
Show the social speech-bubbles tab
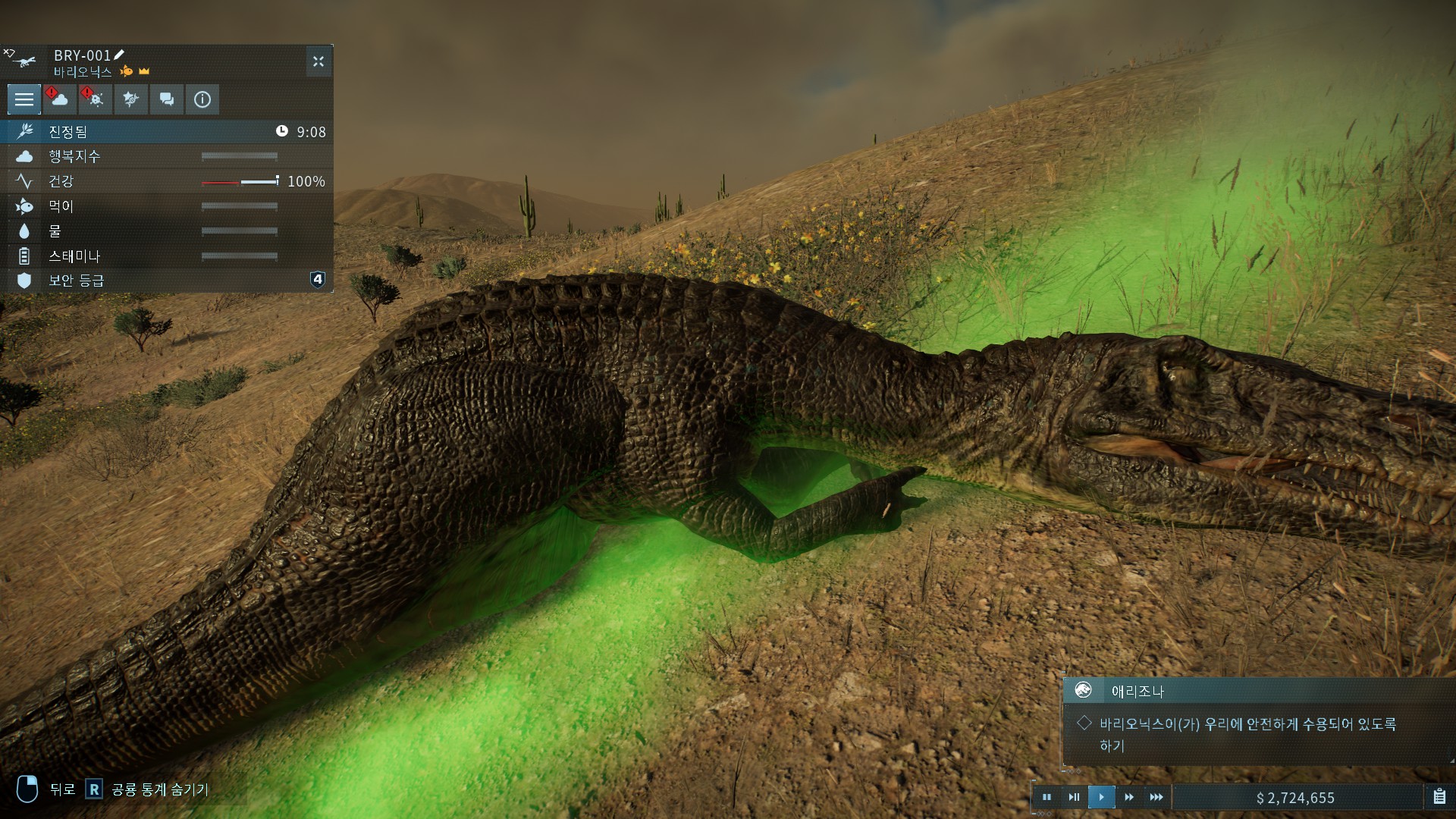166,99
